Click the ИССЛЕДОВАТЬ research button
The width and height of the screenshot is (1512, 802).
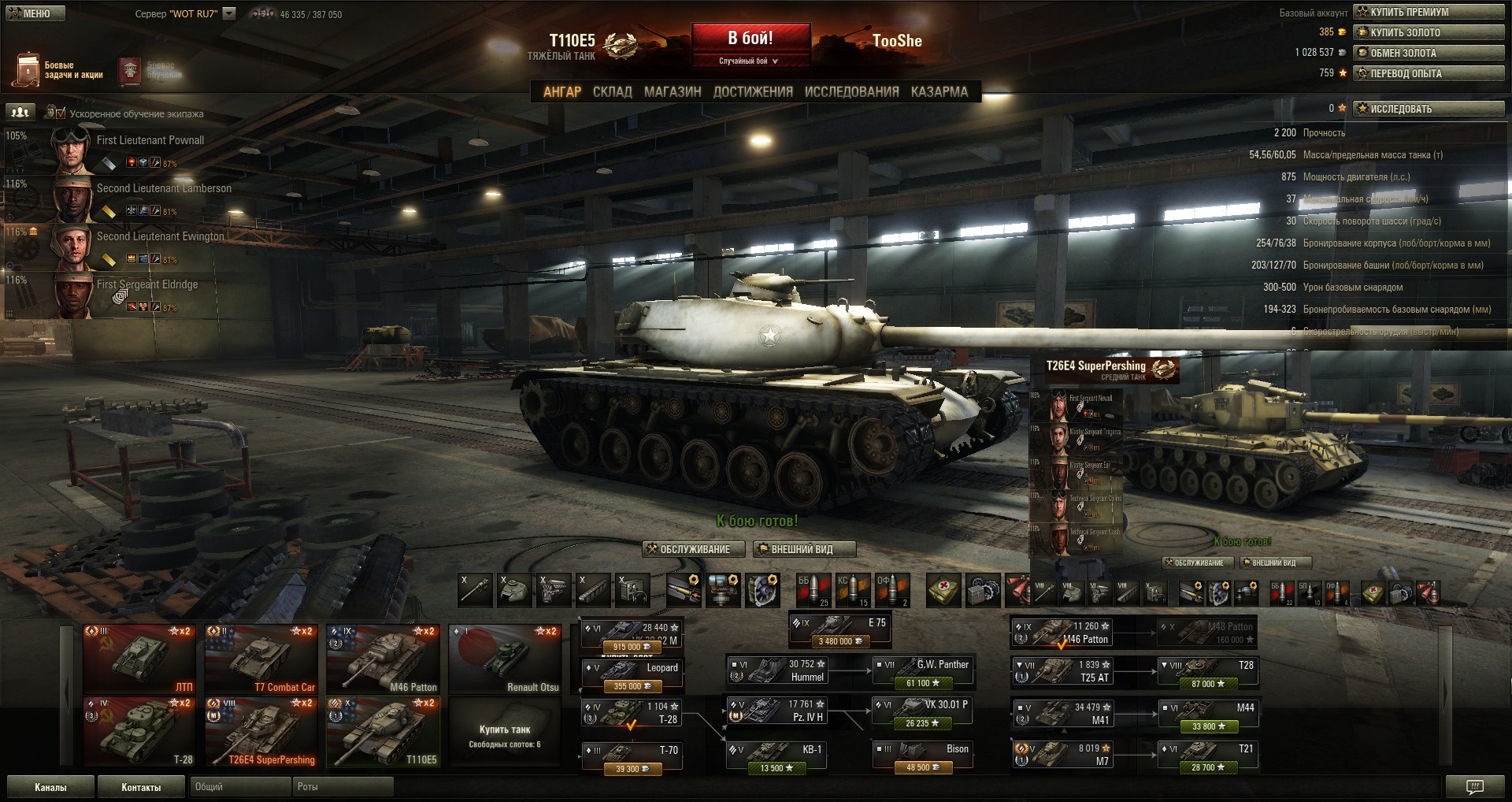coord(1429,109)
